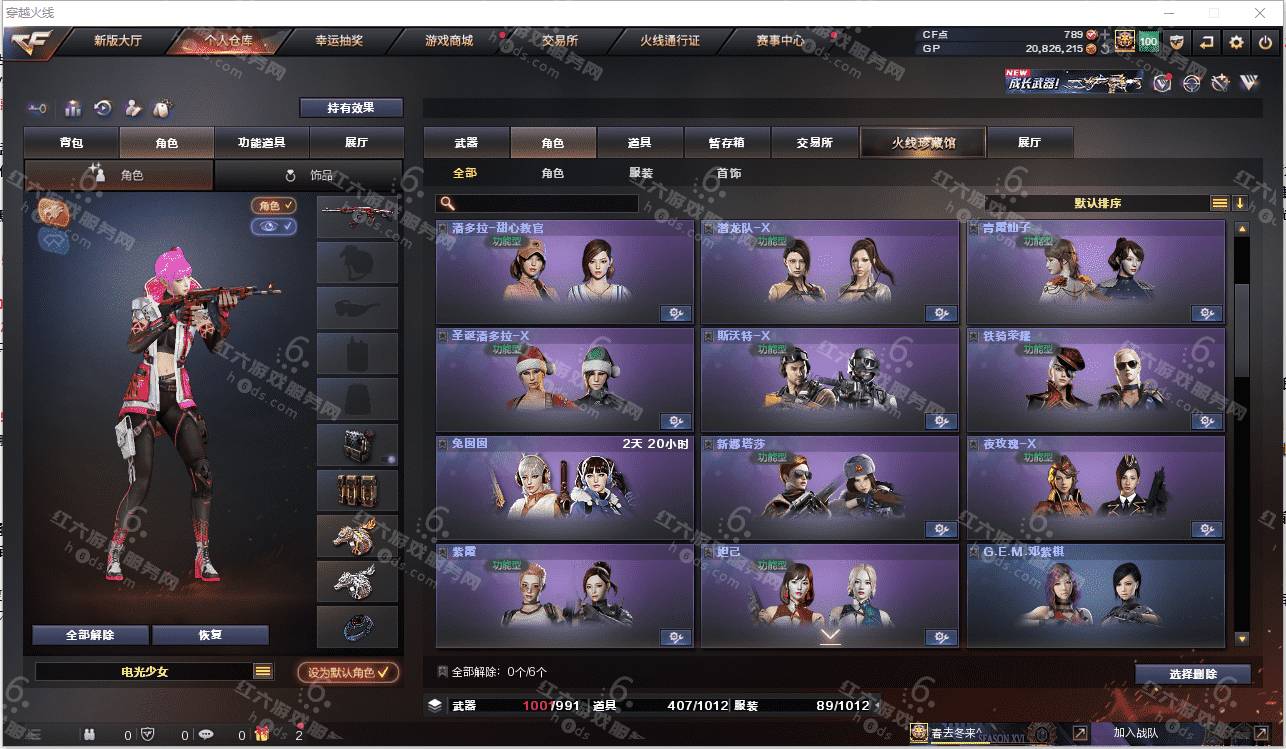Click the 全部解除 unequip all button

[x=90, y=635]
